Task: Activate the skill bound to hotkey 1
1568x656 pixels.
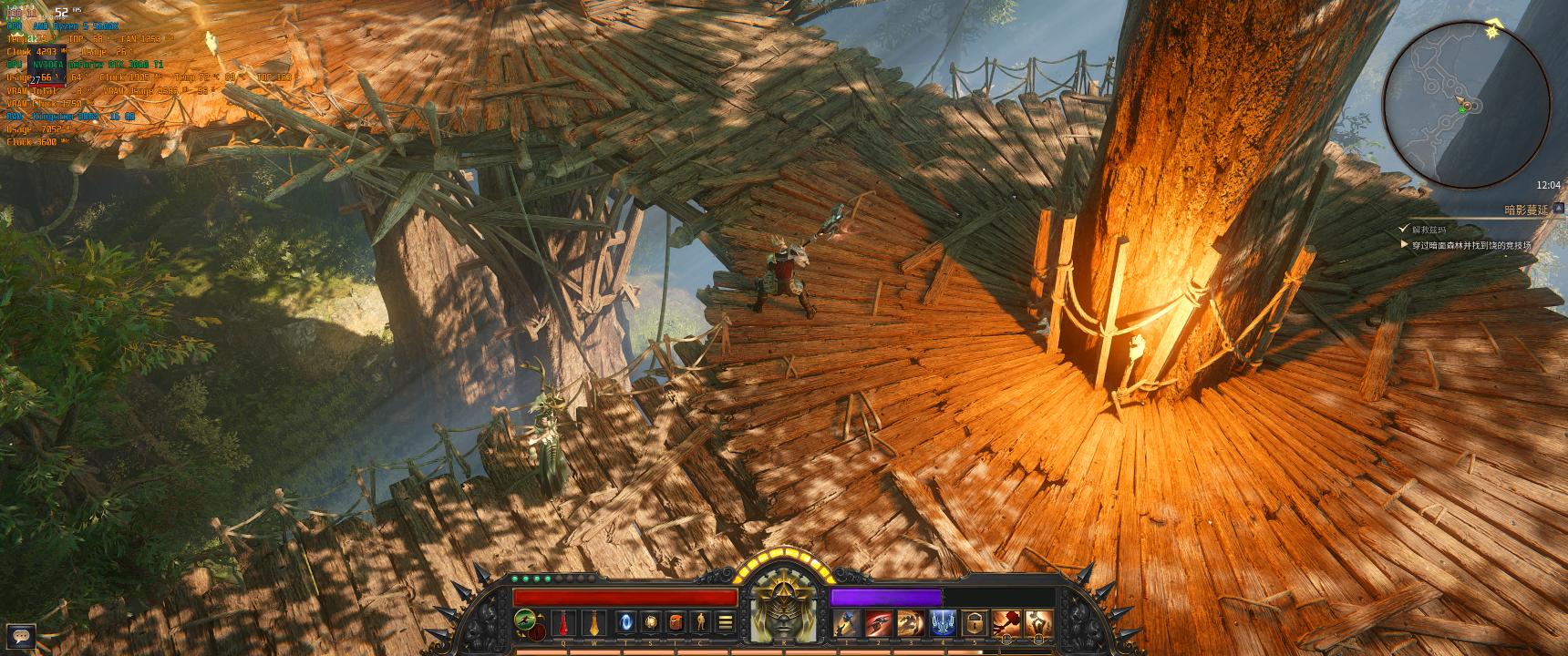Action: [x=845, y=623]
